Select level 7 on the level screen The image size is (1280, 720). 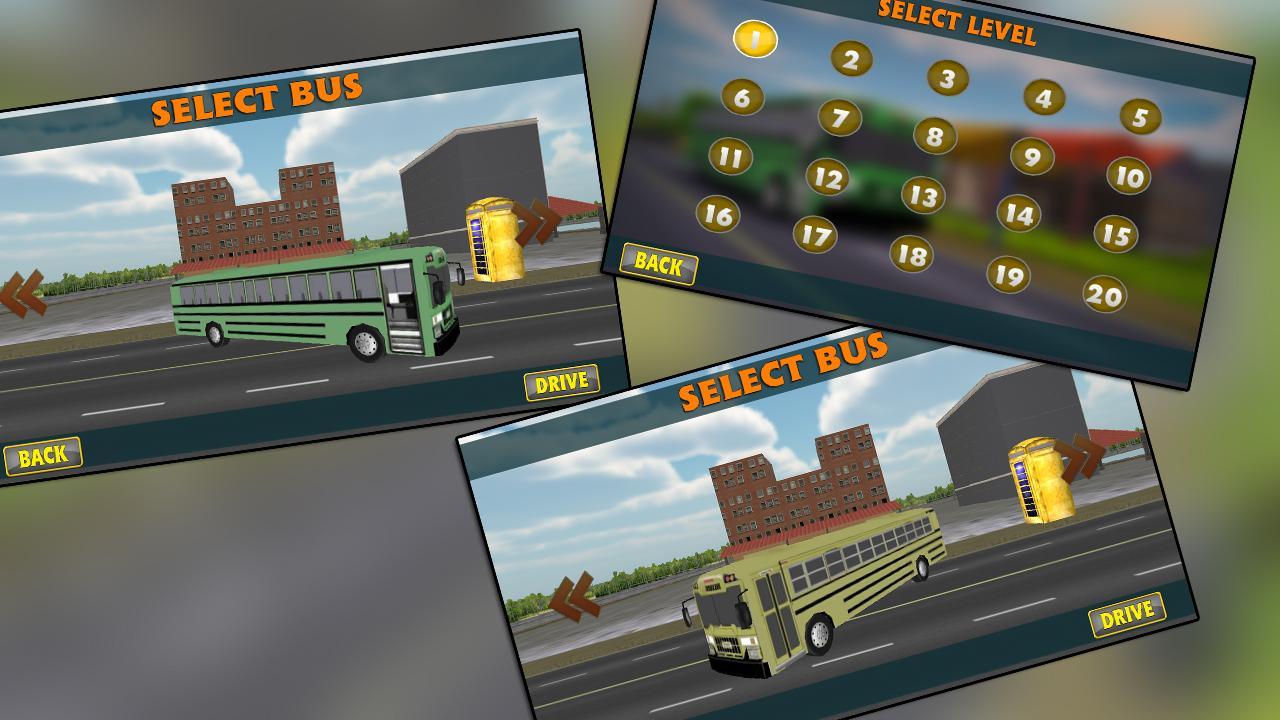pos(840,120)
